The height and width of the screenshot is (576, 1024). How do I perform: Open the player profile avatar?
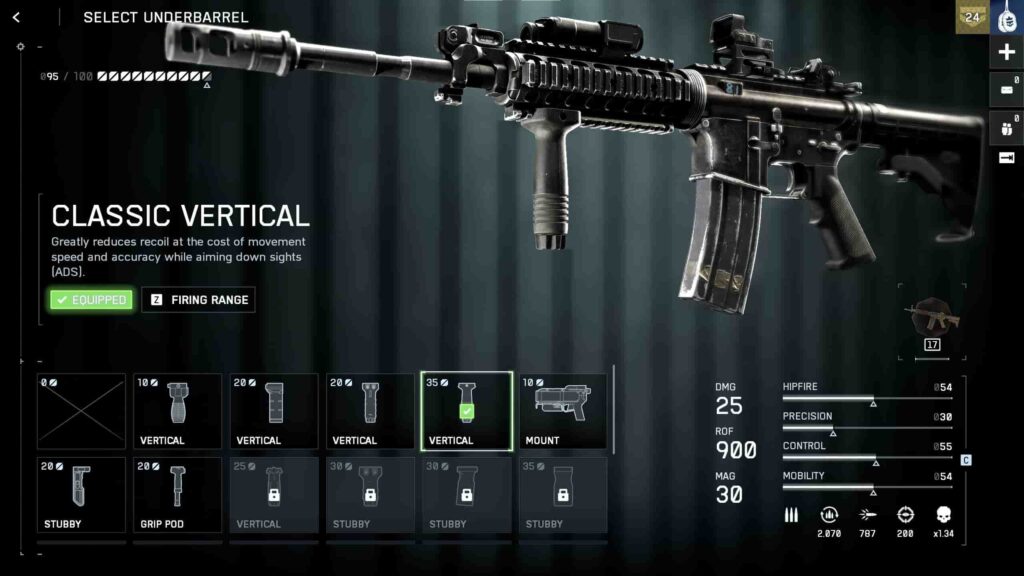[1006, 17]
